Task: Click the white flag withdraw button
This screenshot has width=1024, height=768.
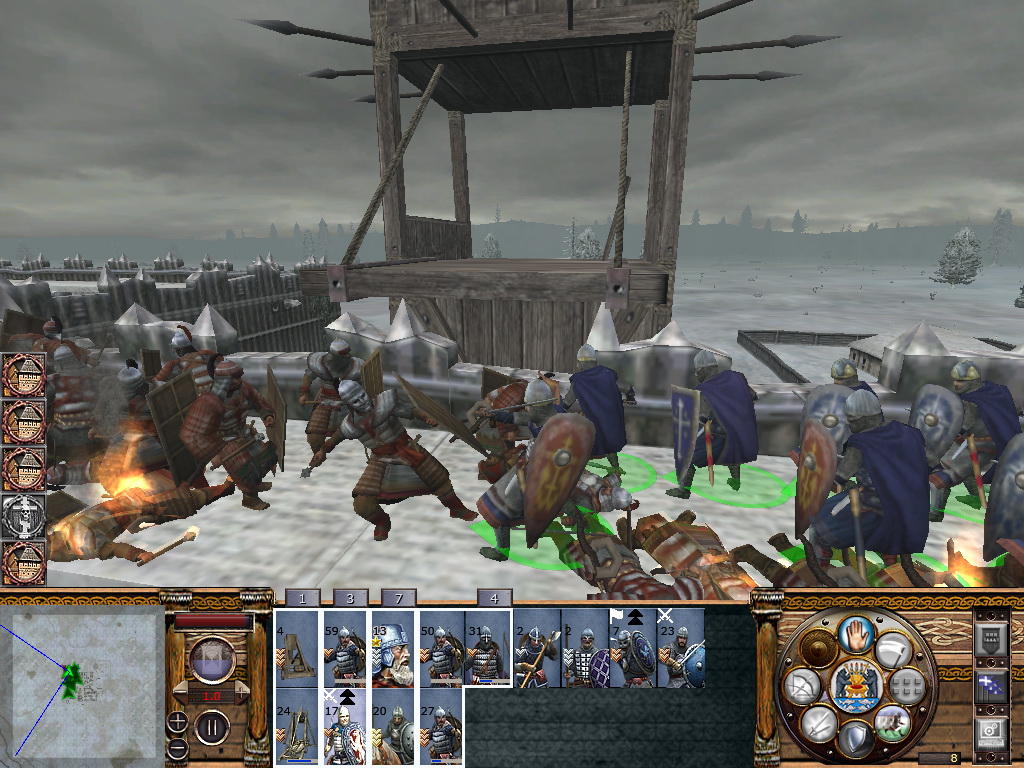Action: 892,650
